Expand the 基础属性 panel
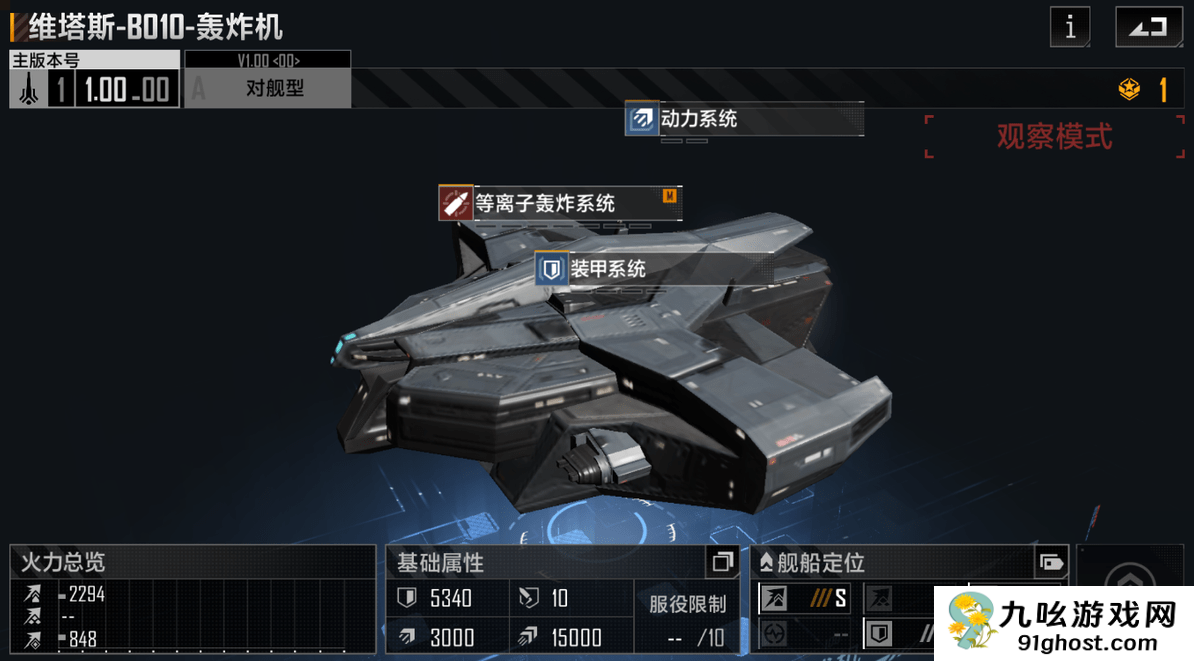The width and height of the screenshot is (1194, 661). (x=722, y=563)
